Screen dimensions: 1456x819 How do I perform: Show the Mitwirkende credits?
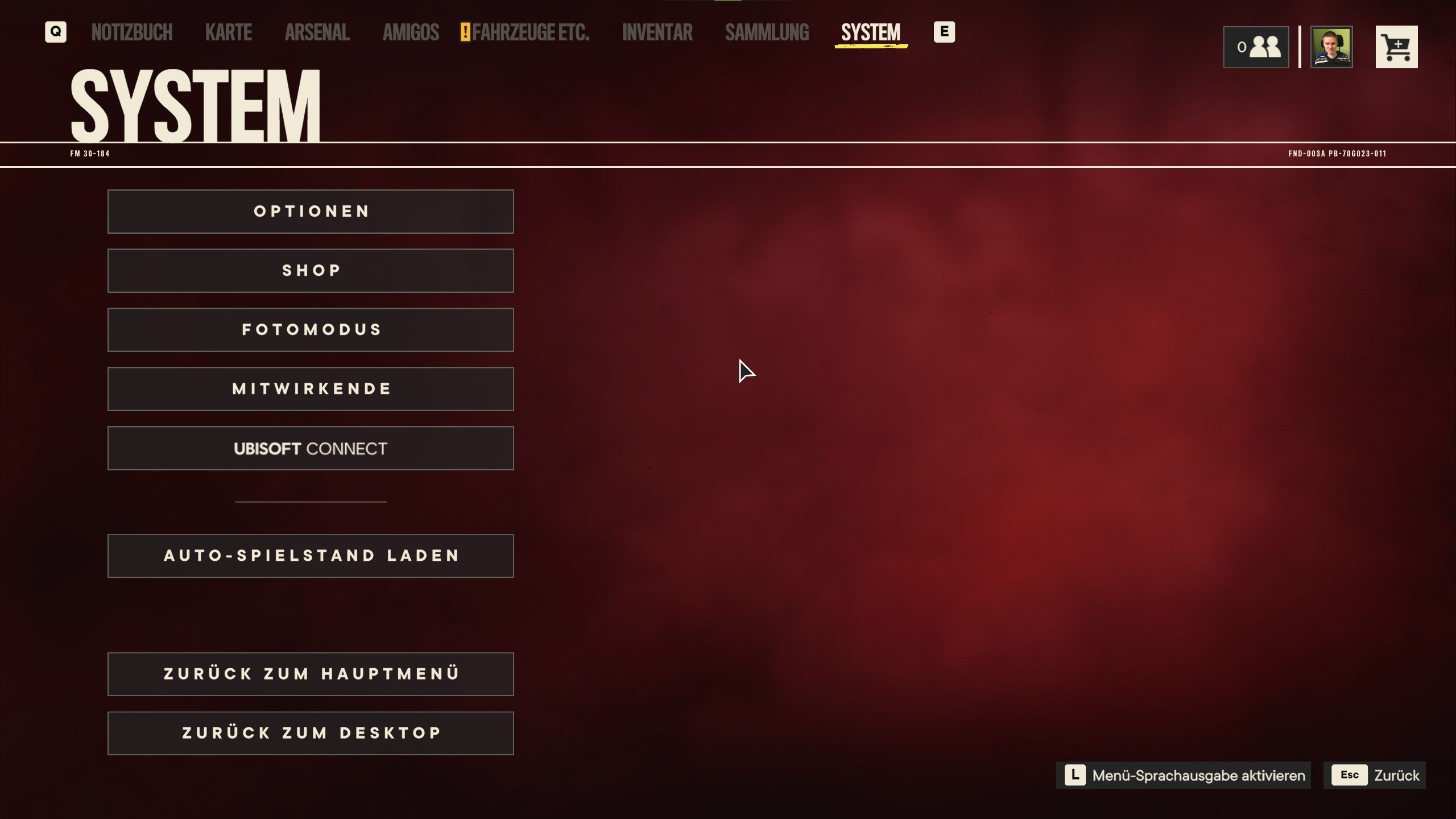click(x=311, y=389)
